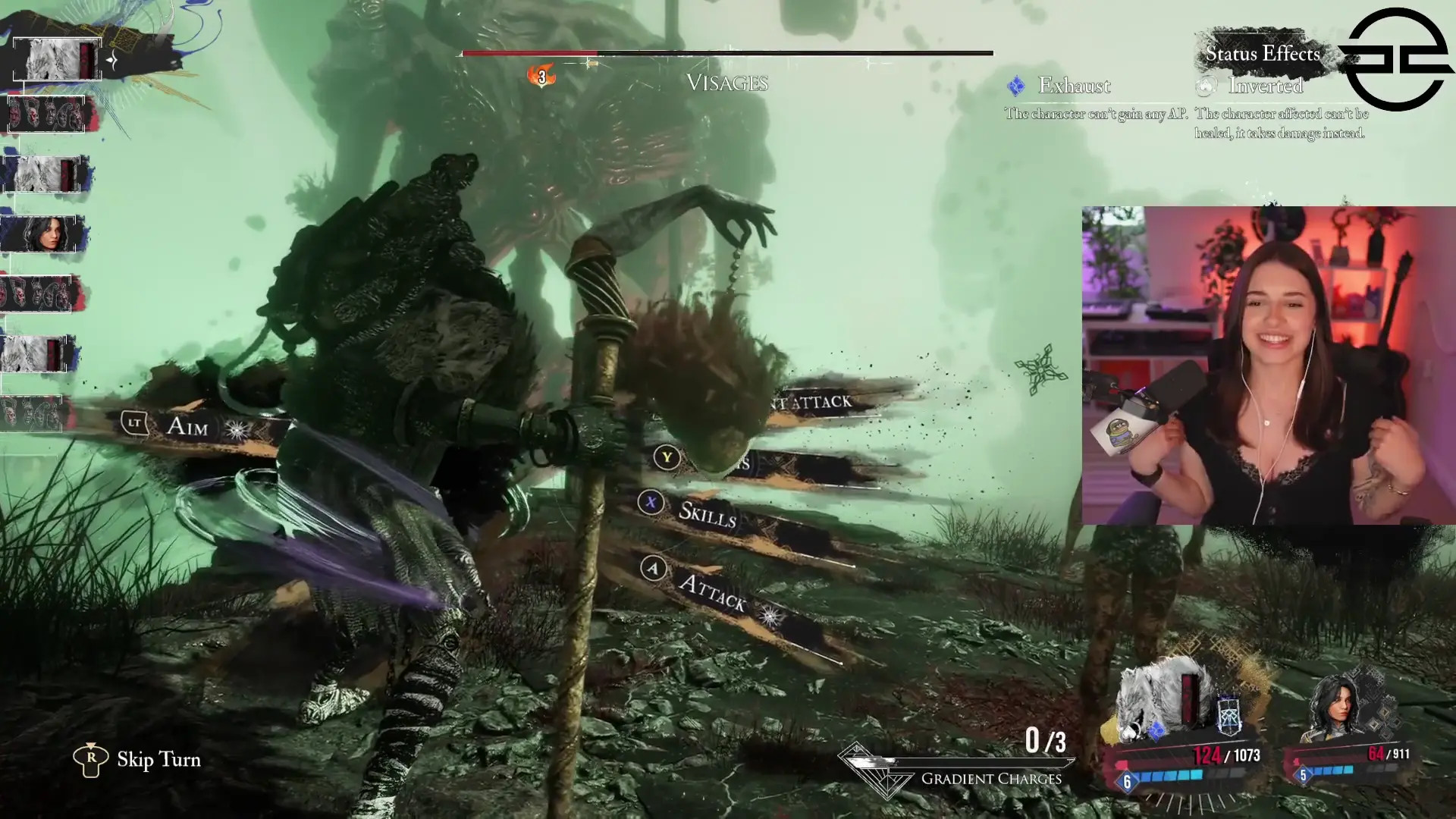Viewport: 1456px width, 819px height.
Task: Click the streamer's webcam overlay
Action: (1268, 366)
